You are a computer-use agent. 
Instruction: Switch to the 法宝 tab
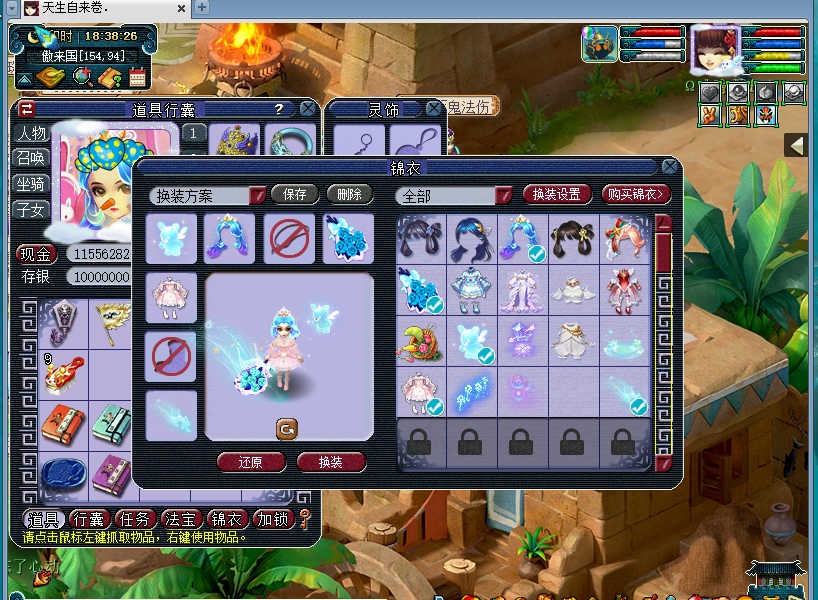(x=180, y=519)
